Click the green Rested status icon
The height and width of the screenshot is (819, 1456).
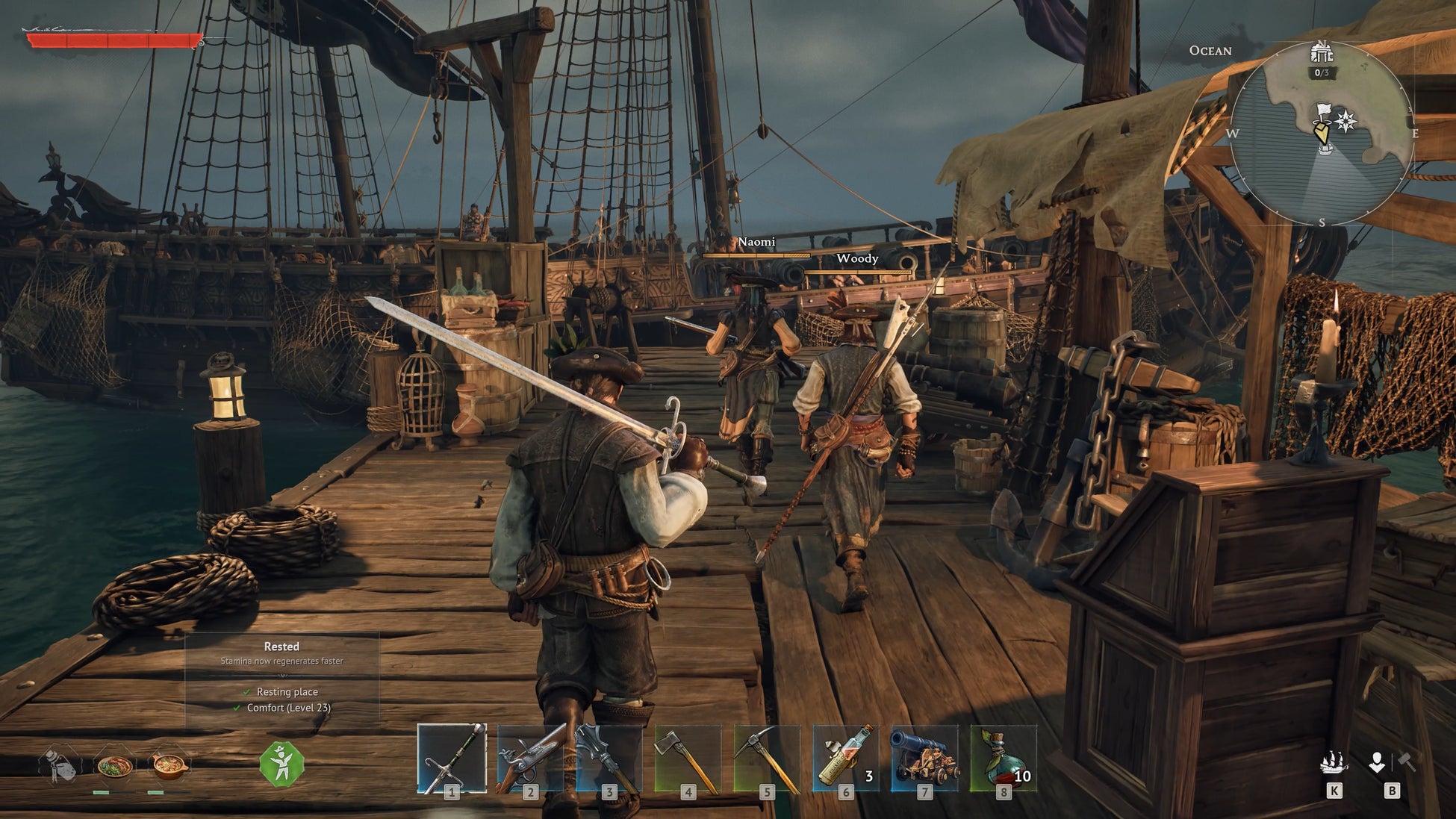tap(281, 764)
